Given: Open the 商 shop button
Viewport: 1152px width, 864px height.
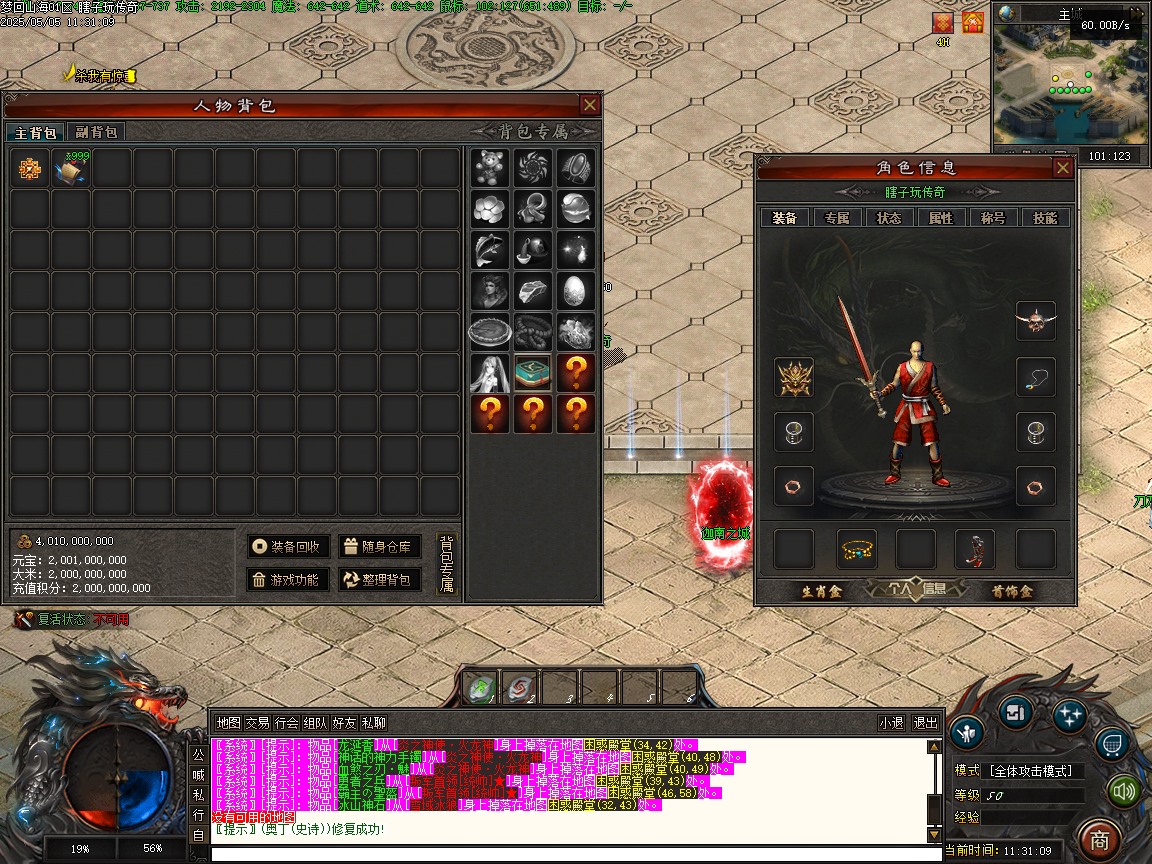Looking at the screenshot, I should tap(1100, 838).
